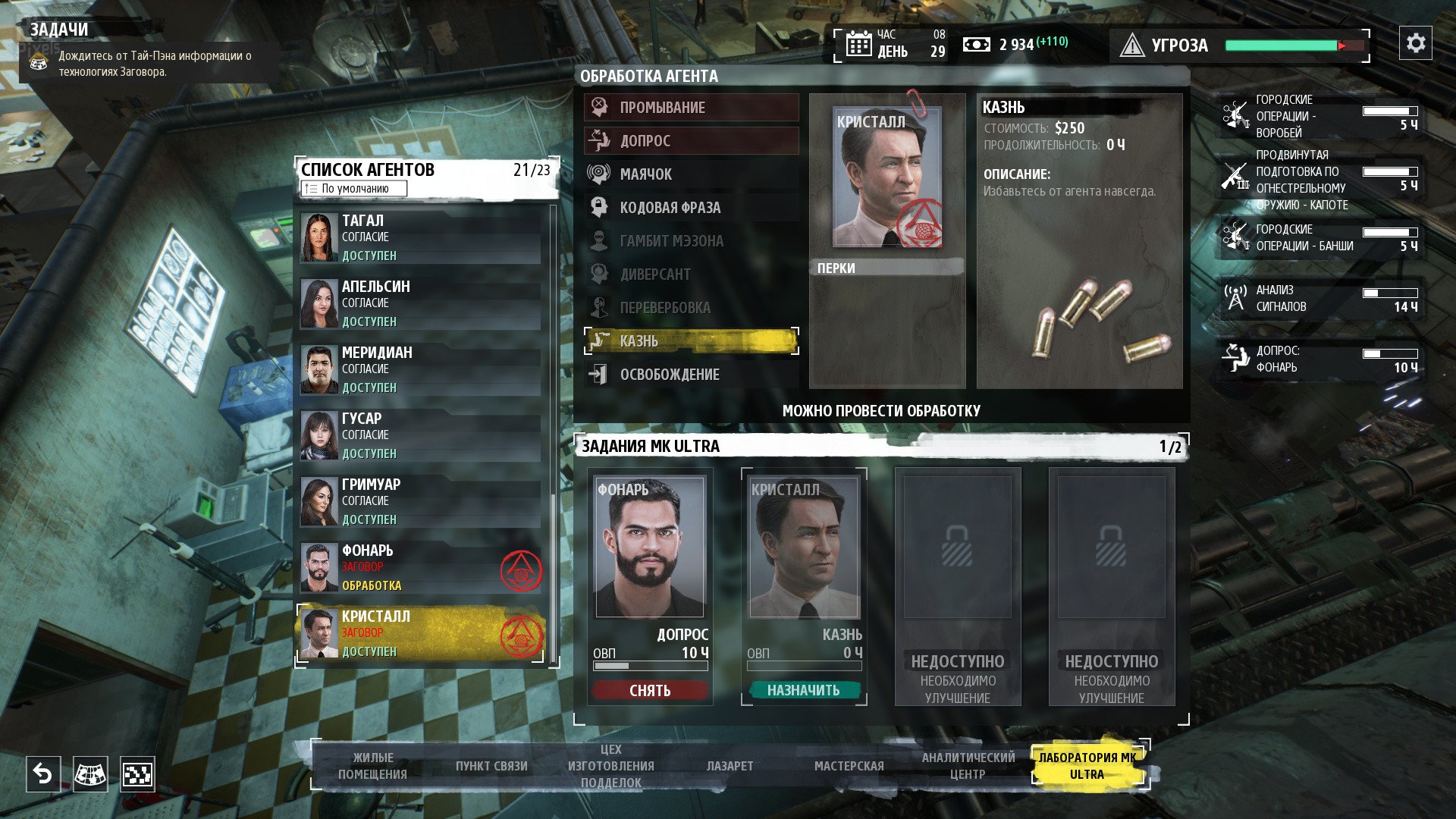Select agent Меридиан in the list
The height and width of the screenshot is (819, 1456).
pos(421,370)
